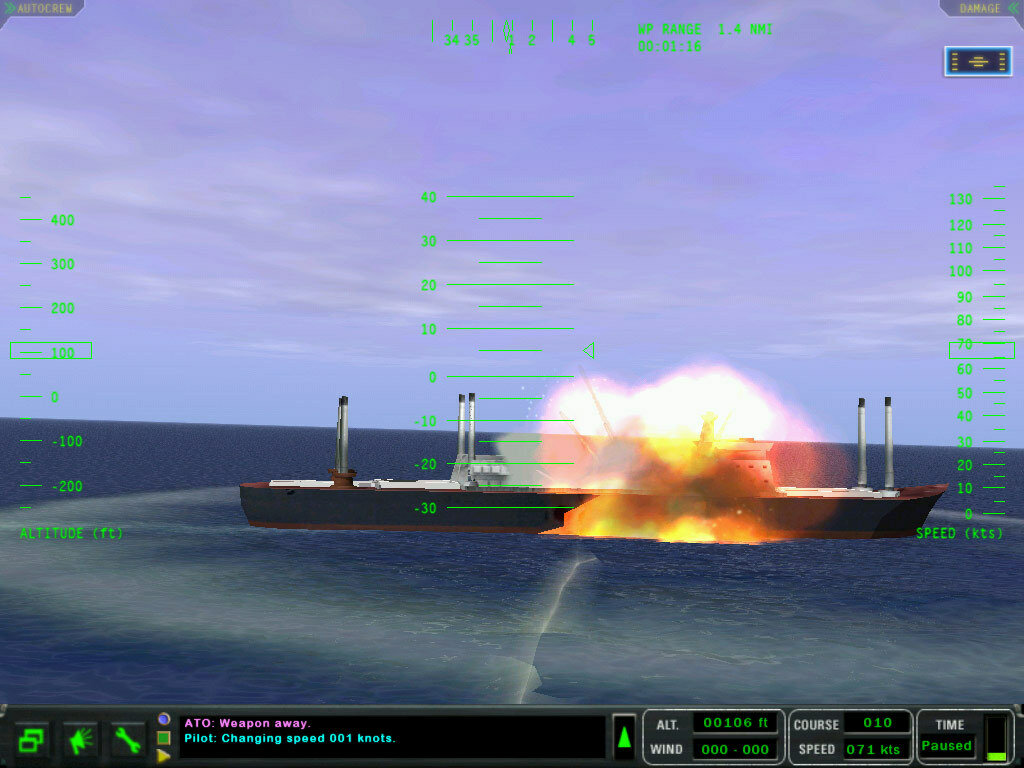The width and height of the screenshot is (1024, 768).
Task: Toggle the Paused time button
Action: click(x=947, y=746)
